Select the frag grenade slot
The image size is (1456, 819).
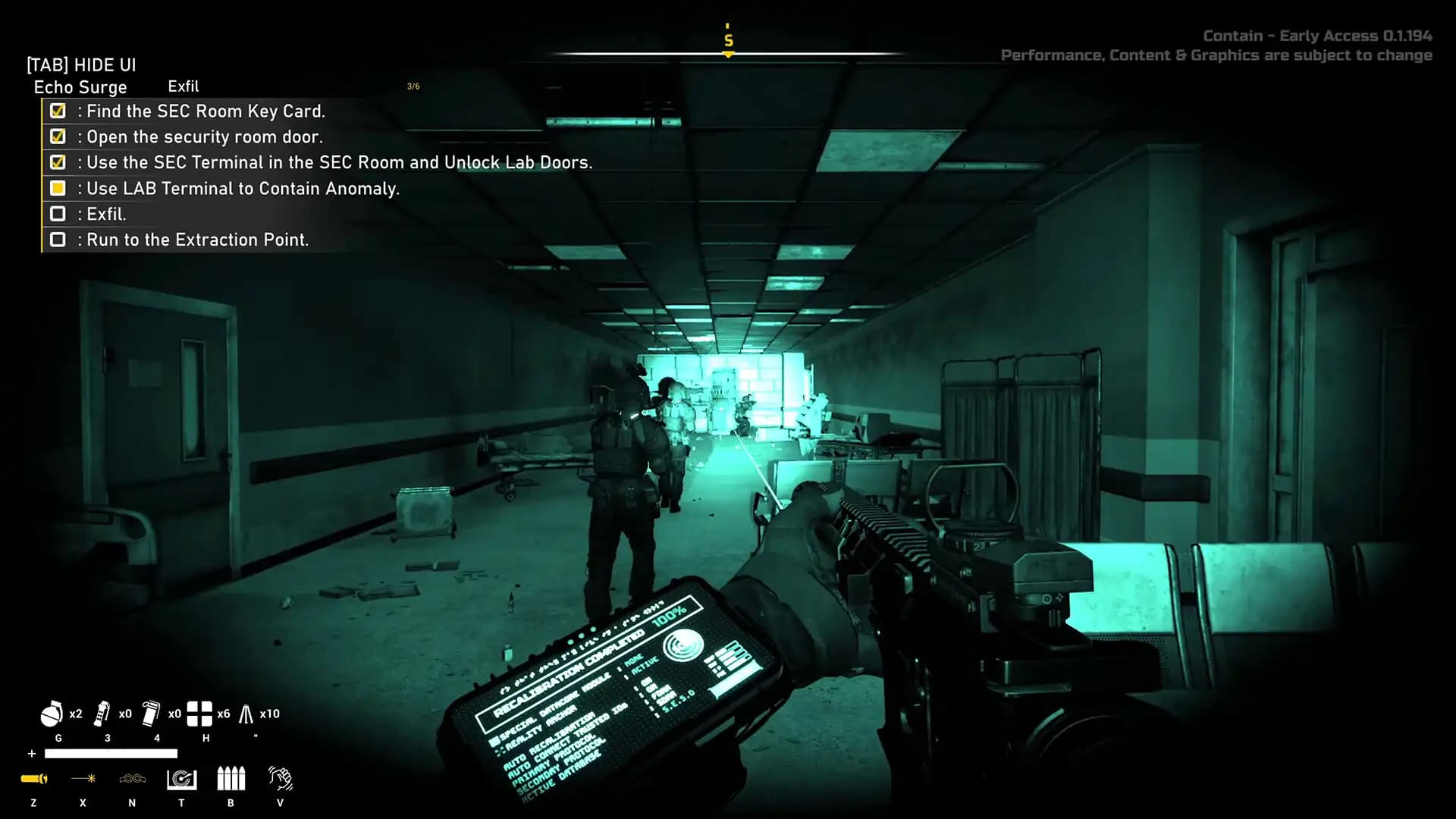[52, 714]
